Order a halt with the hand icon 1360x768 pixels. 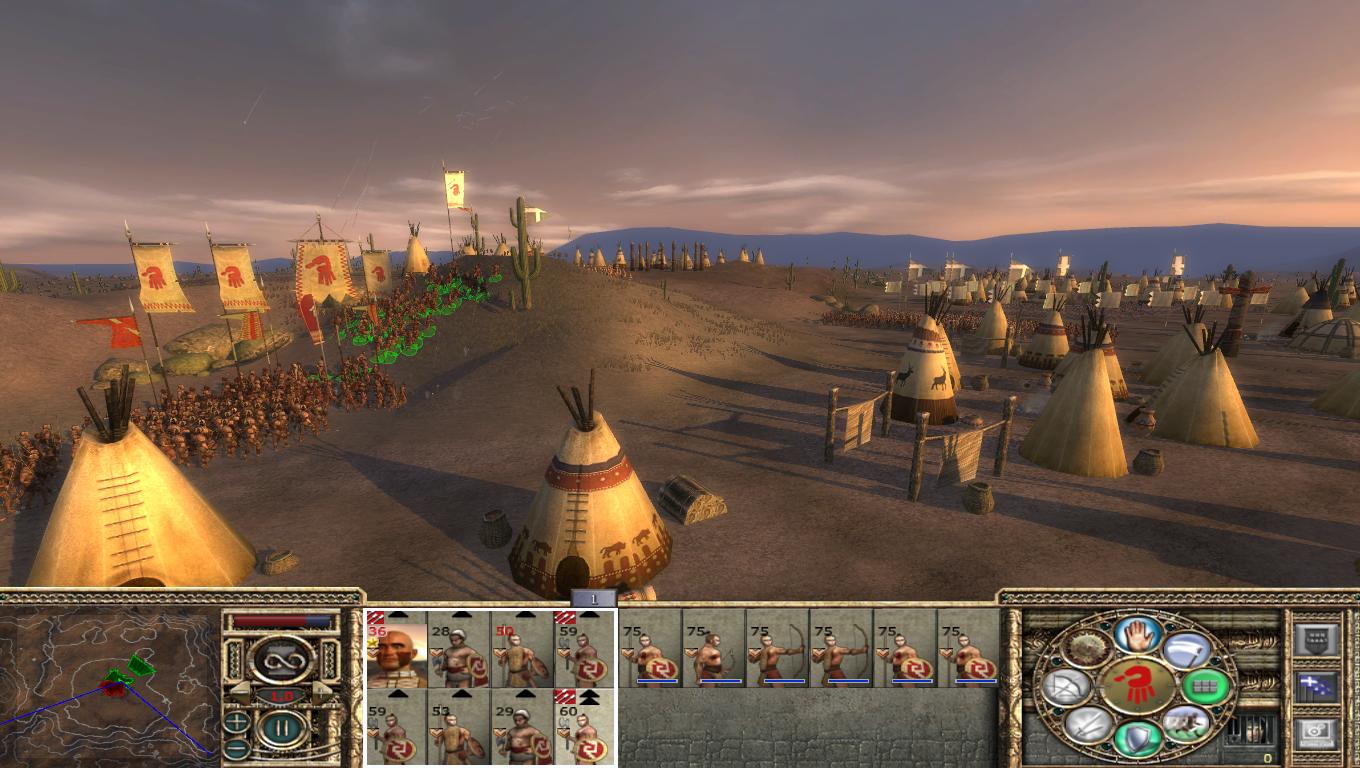coord(1137,633)
